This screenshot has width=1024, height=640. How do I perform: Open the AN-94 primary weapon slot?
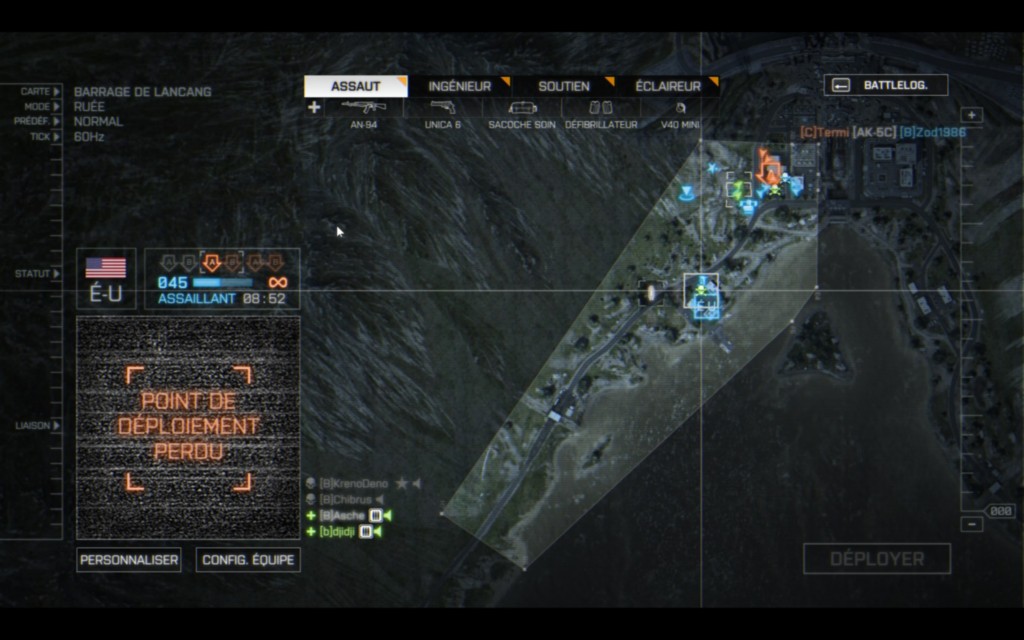click(x=364, y=113)
